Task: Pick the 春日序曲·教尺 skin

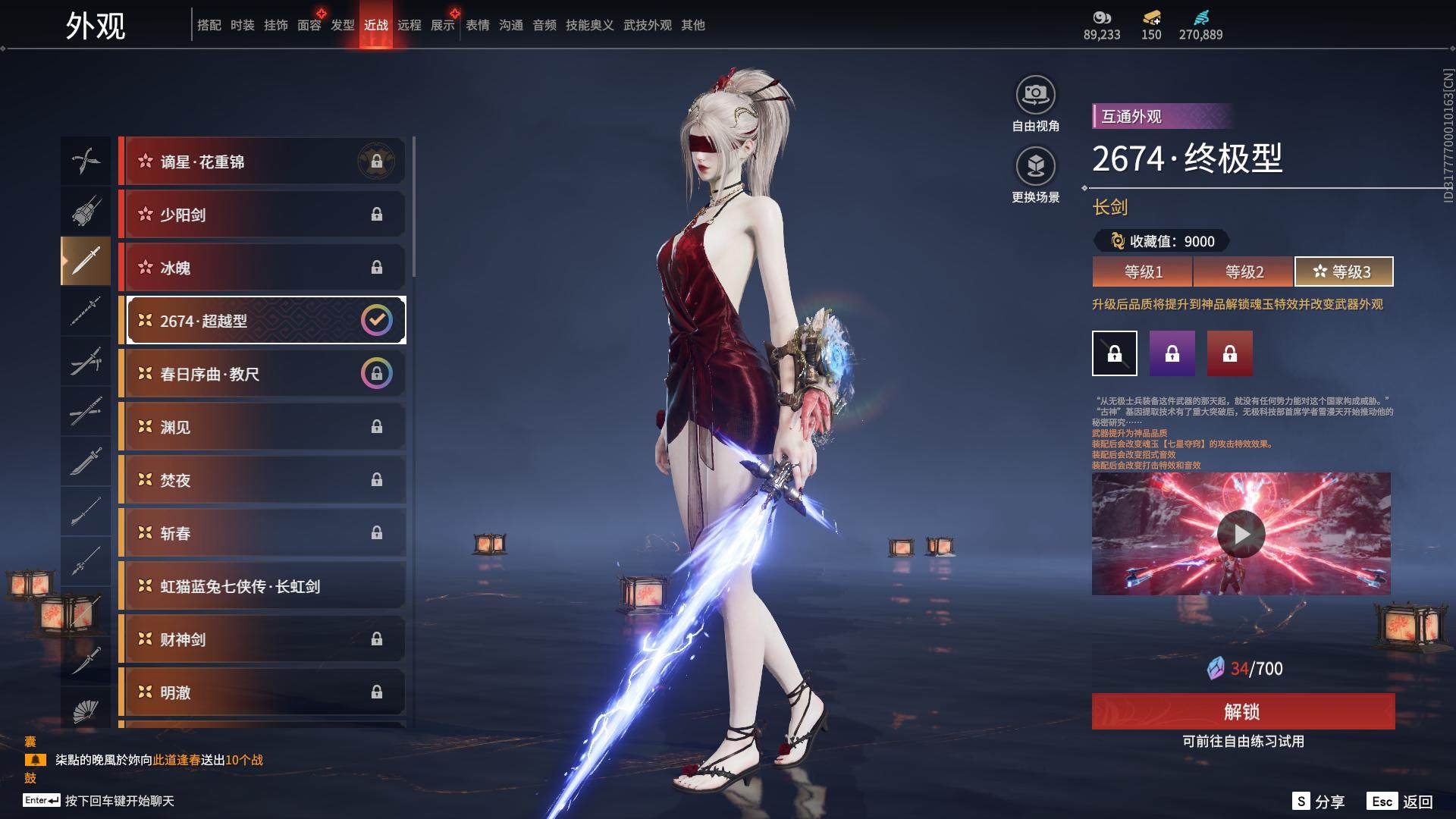Action: (262, 374)
